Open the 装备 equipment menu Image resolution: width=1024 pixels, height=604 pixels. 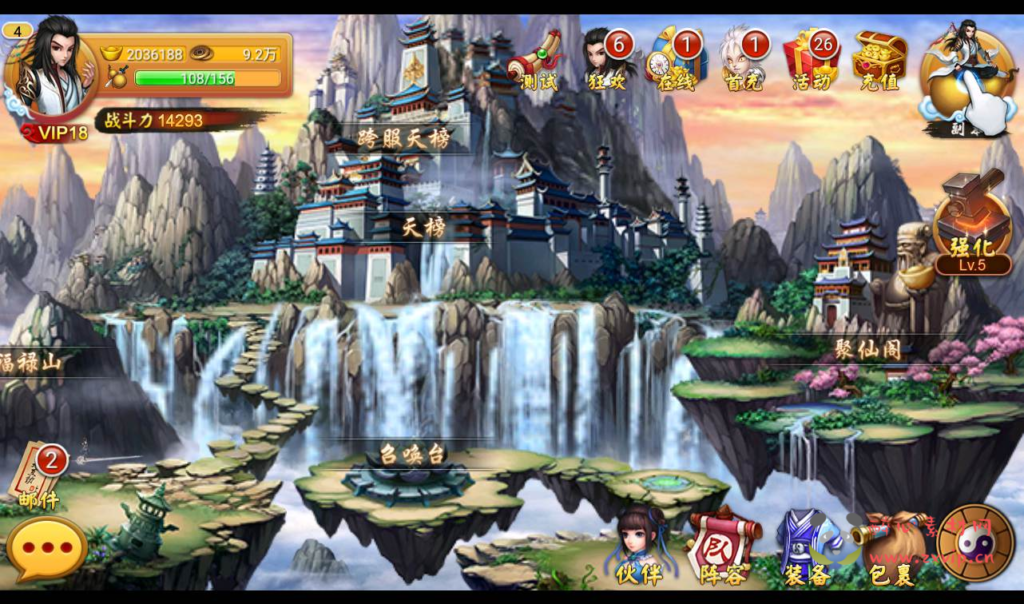coord(805,548)
